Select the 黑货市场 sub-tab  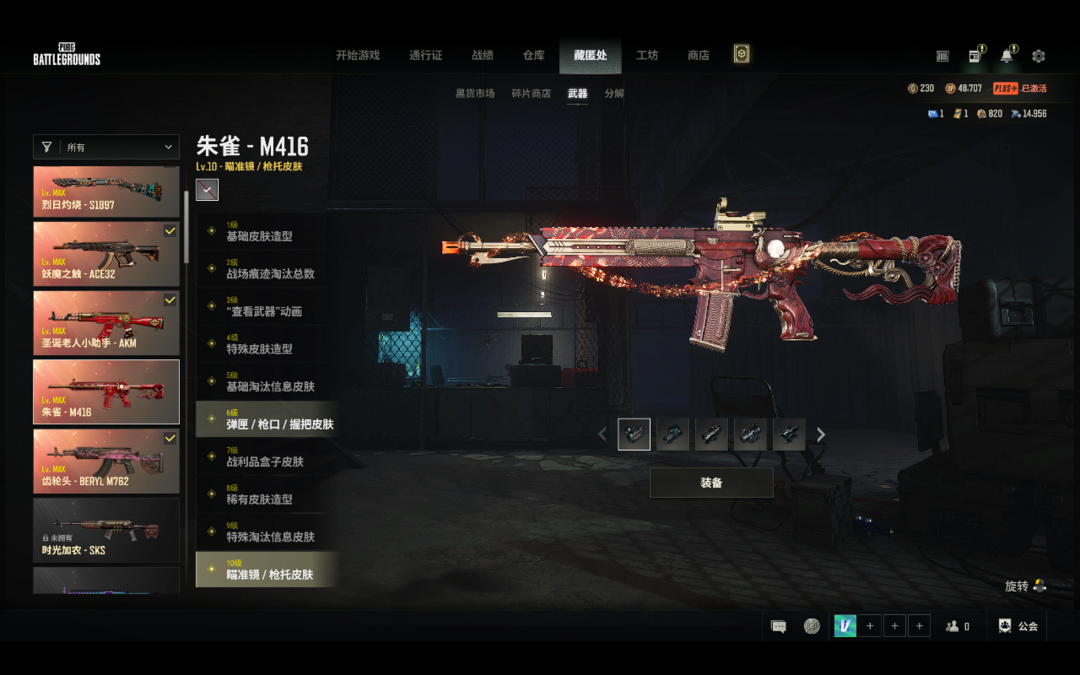(475, 94)
